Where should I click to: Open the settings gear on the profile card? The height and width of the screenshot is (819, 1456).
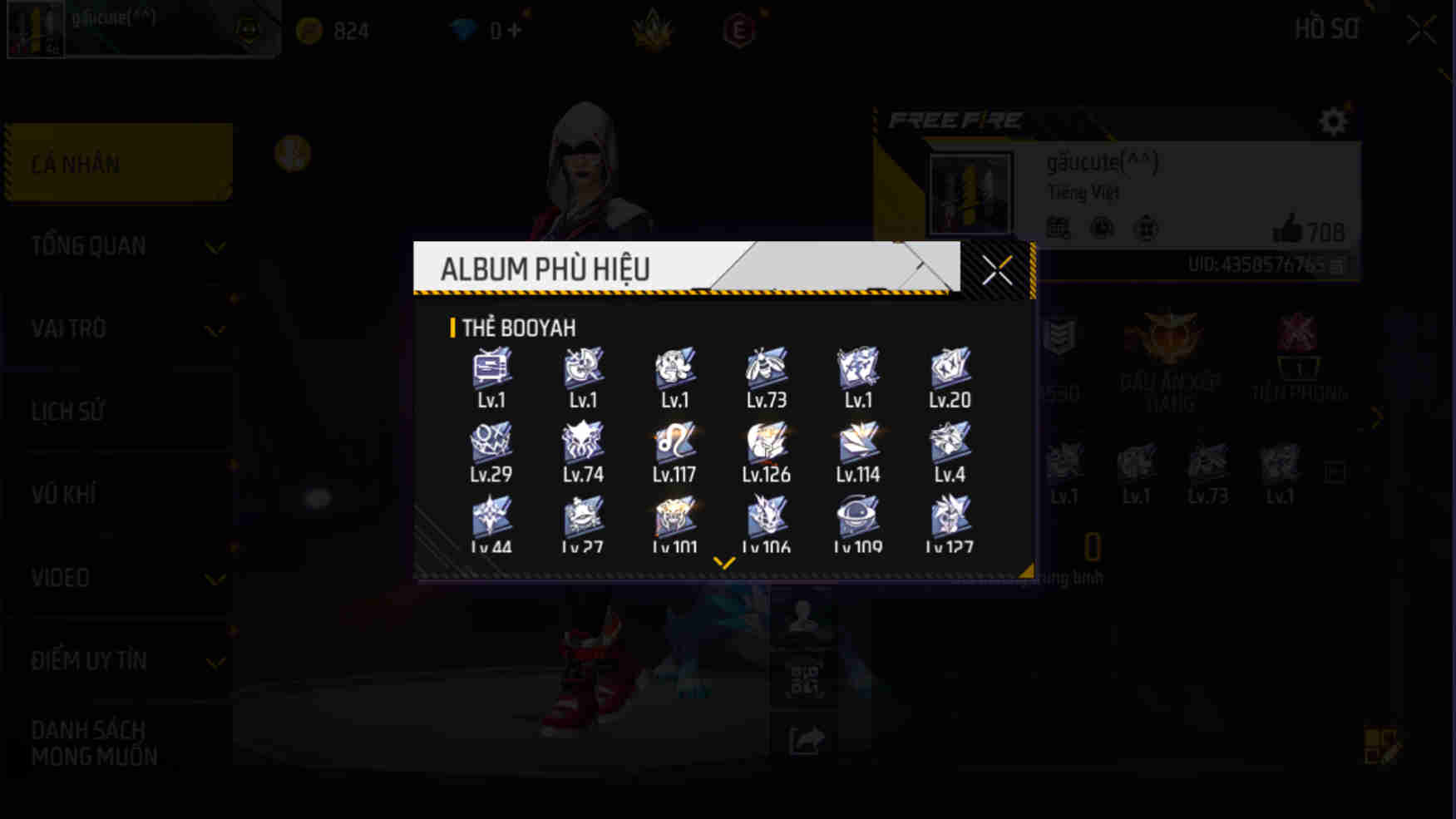click(1333, 121)
